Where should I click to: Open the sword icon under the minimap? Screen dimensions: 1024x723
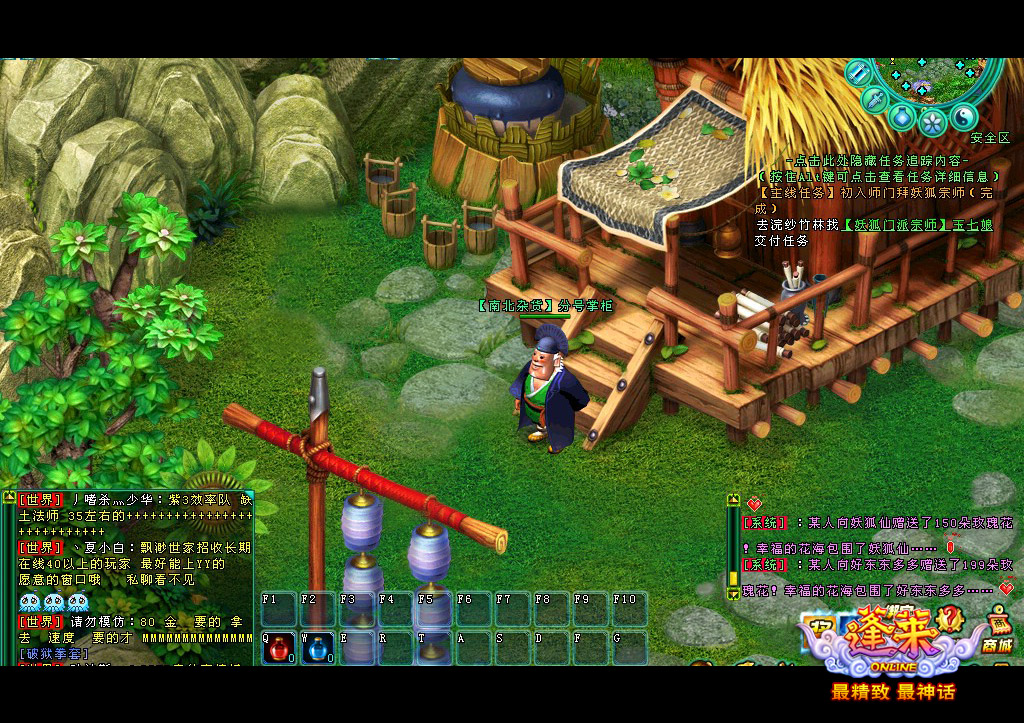pyautogui.click(x=874, y=99)
